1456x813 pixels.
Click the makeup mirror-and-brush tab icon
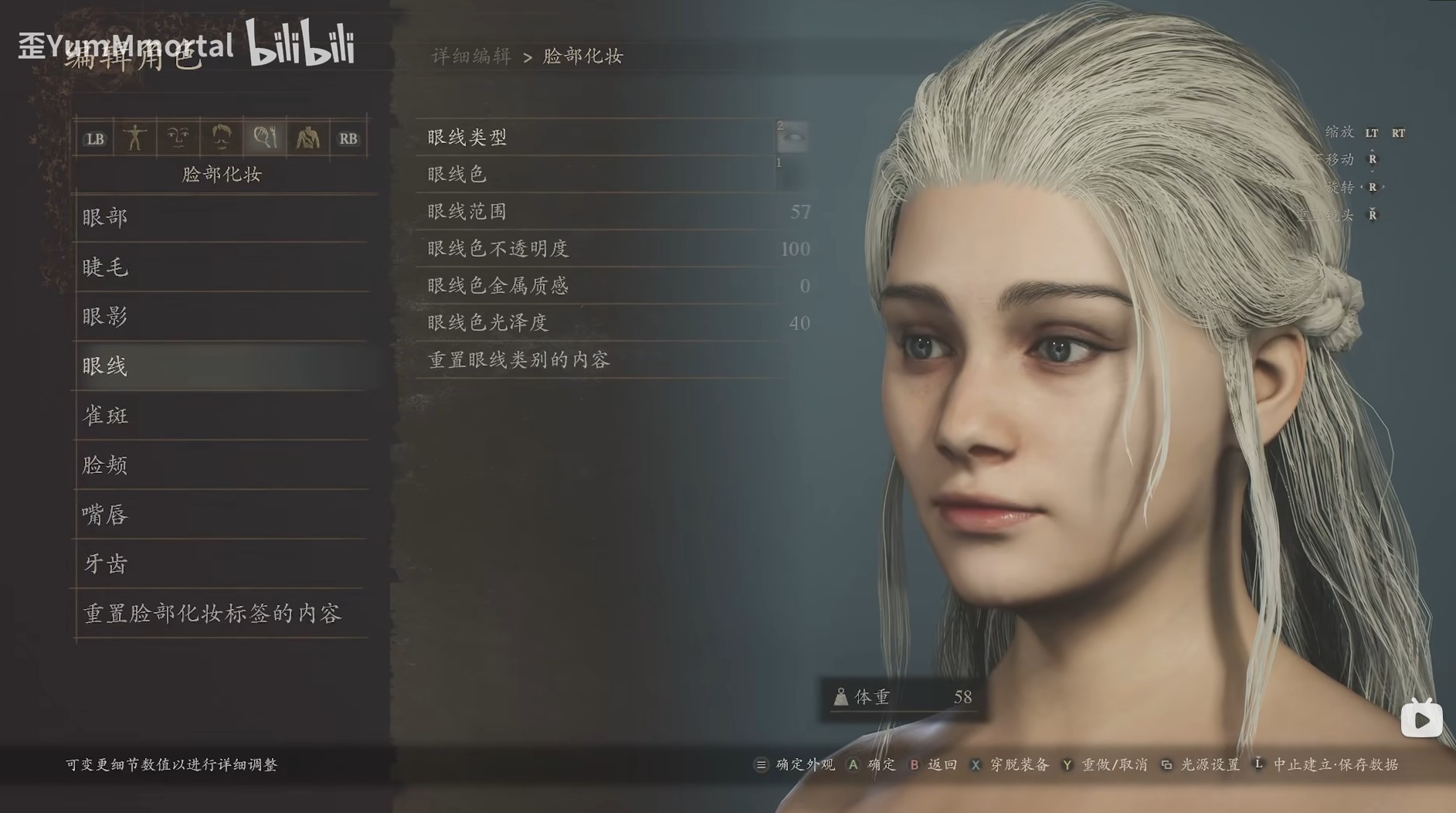[265, 138]
